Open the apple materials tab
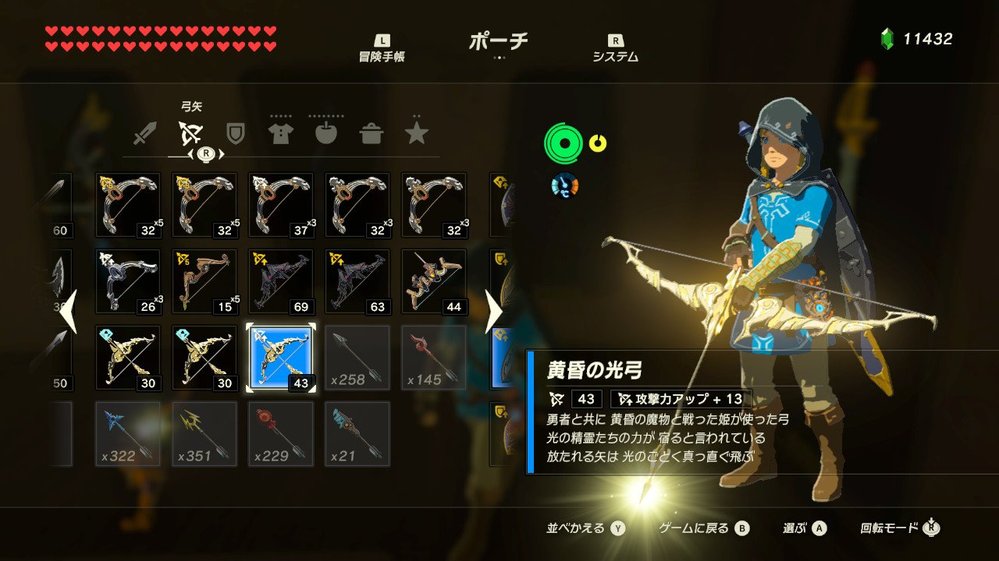 326,133
